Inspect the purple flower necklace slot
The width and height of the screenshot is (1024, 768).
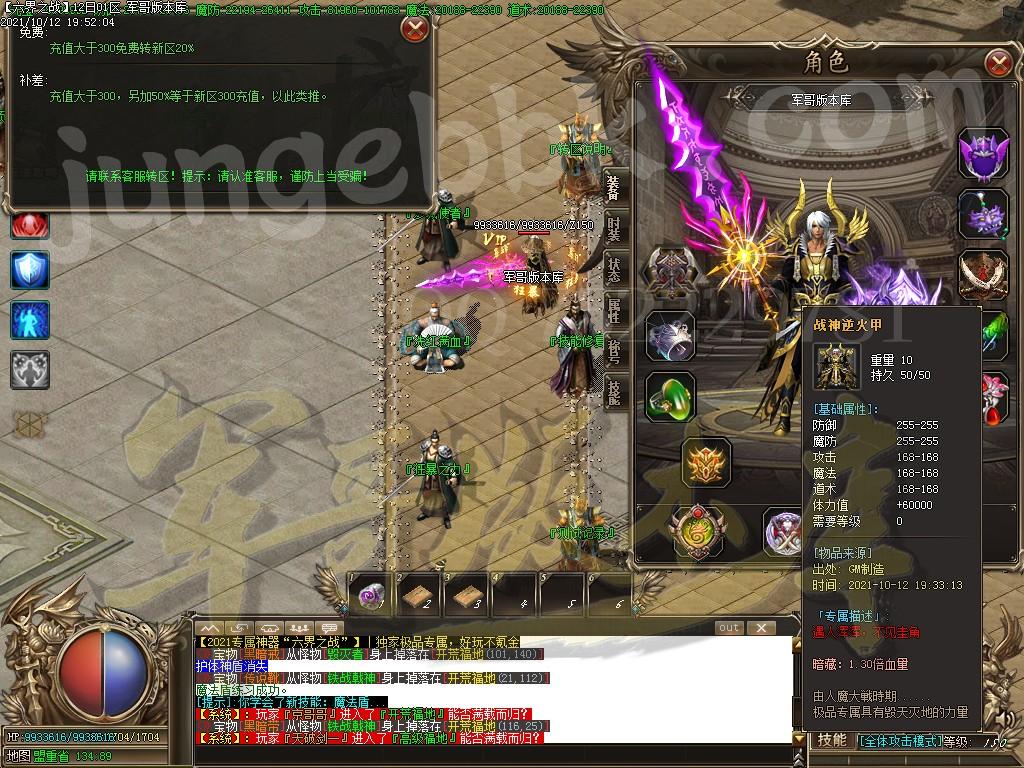983,213
